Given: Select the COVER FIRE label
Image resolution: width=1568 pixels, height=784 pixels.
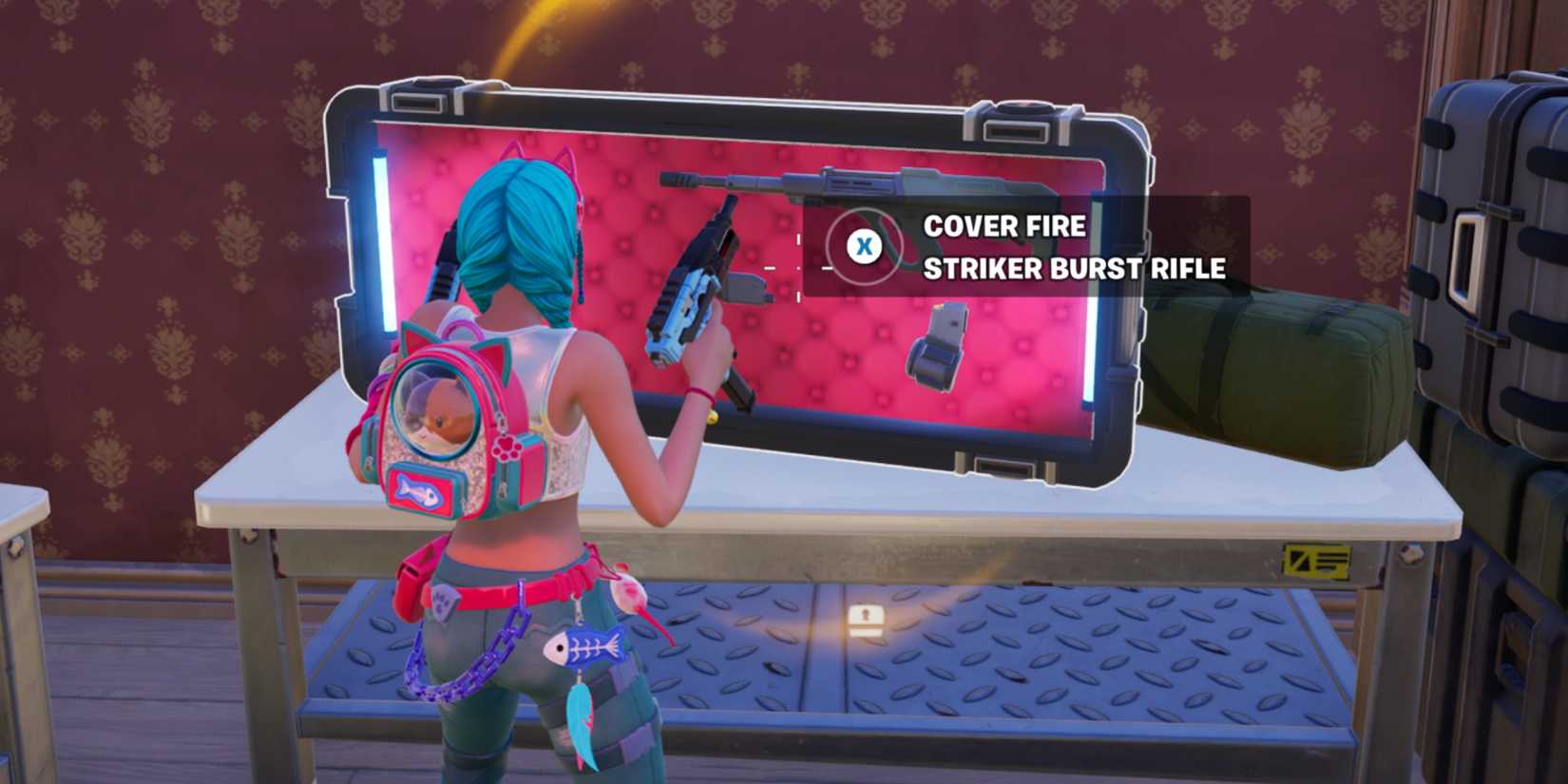Looking at the screenshot, I should 1005,226.
